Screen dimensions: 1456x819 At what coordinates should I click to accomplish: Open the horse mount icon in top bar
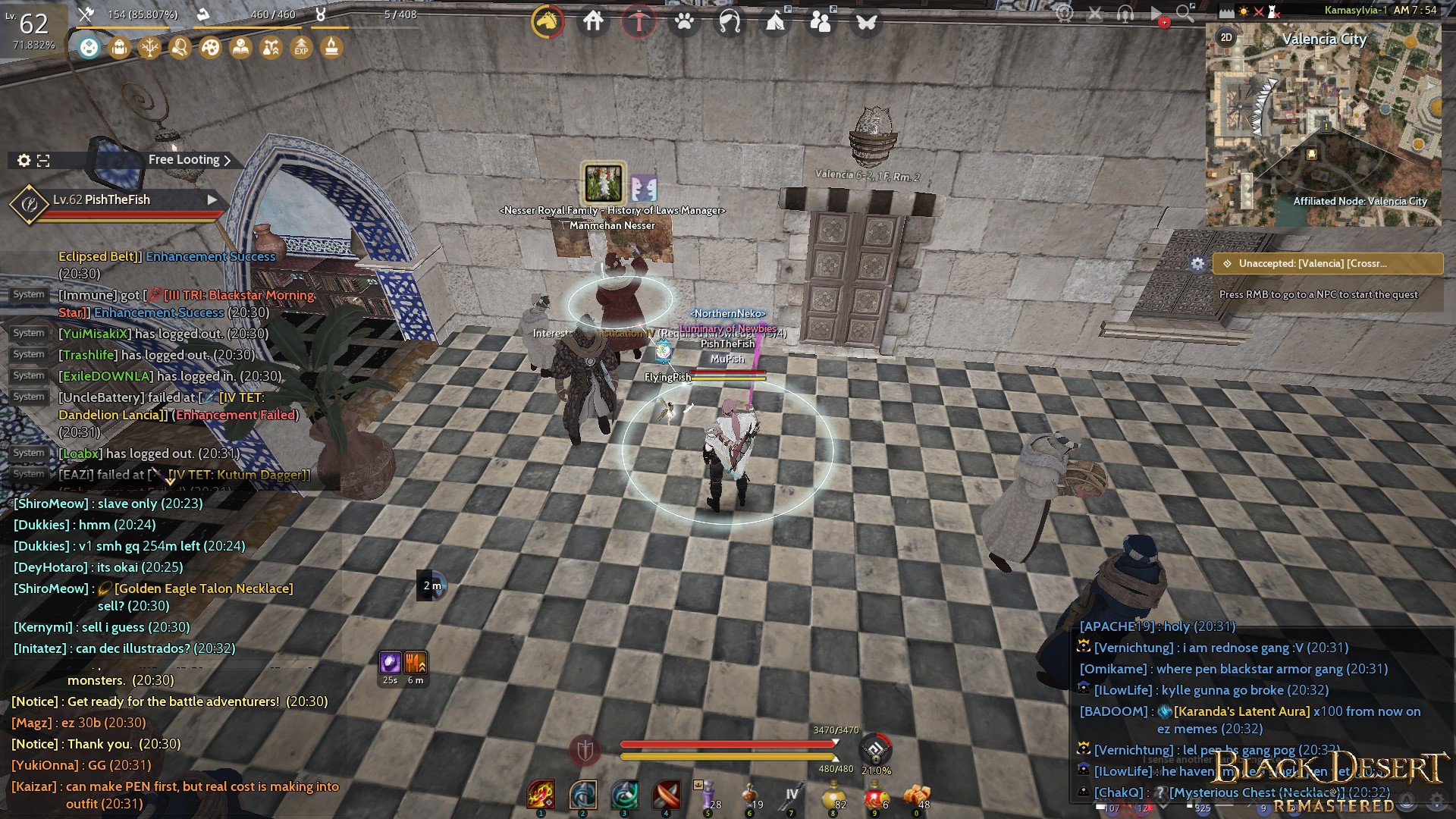(x=548, y=22)
